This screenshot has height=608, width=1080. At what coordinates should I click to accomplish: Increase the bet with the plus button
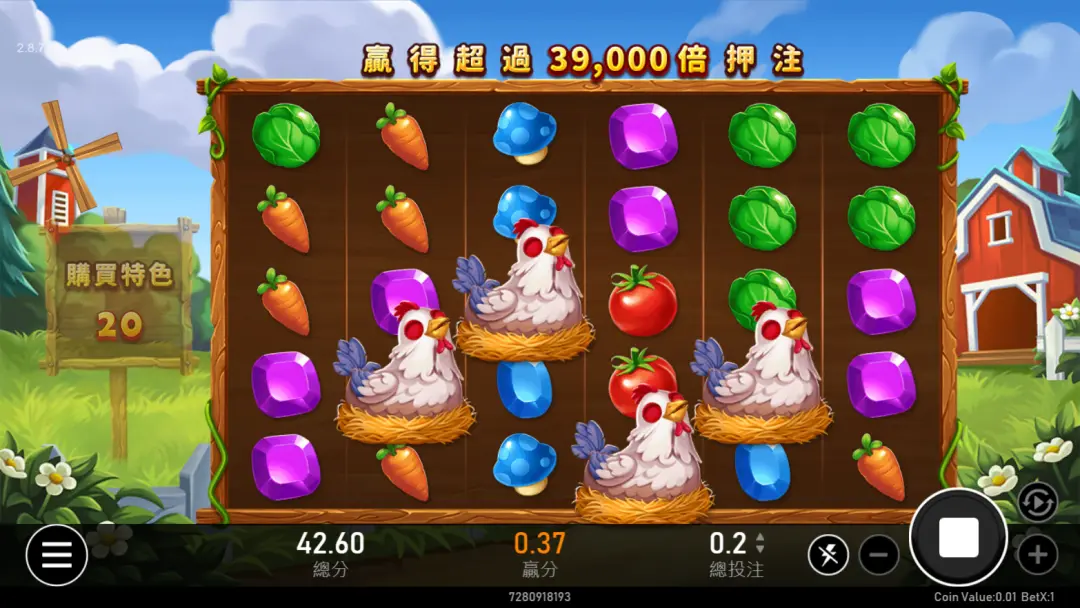pos(1037,555)
